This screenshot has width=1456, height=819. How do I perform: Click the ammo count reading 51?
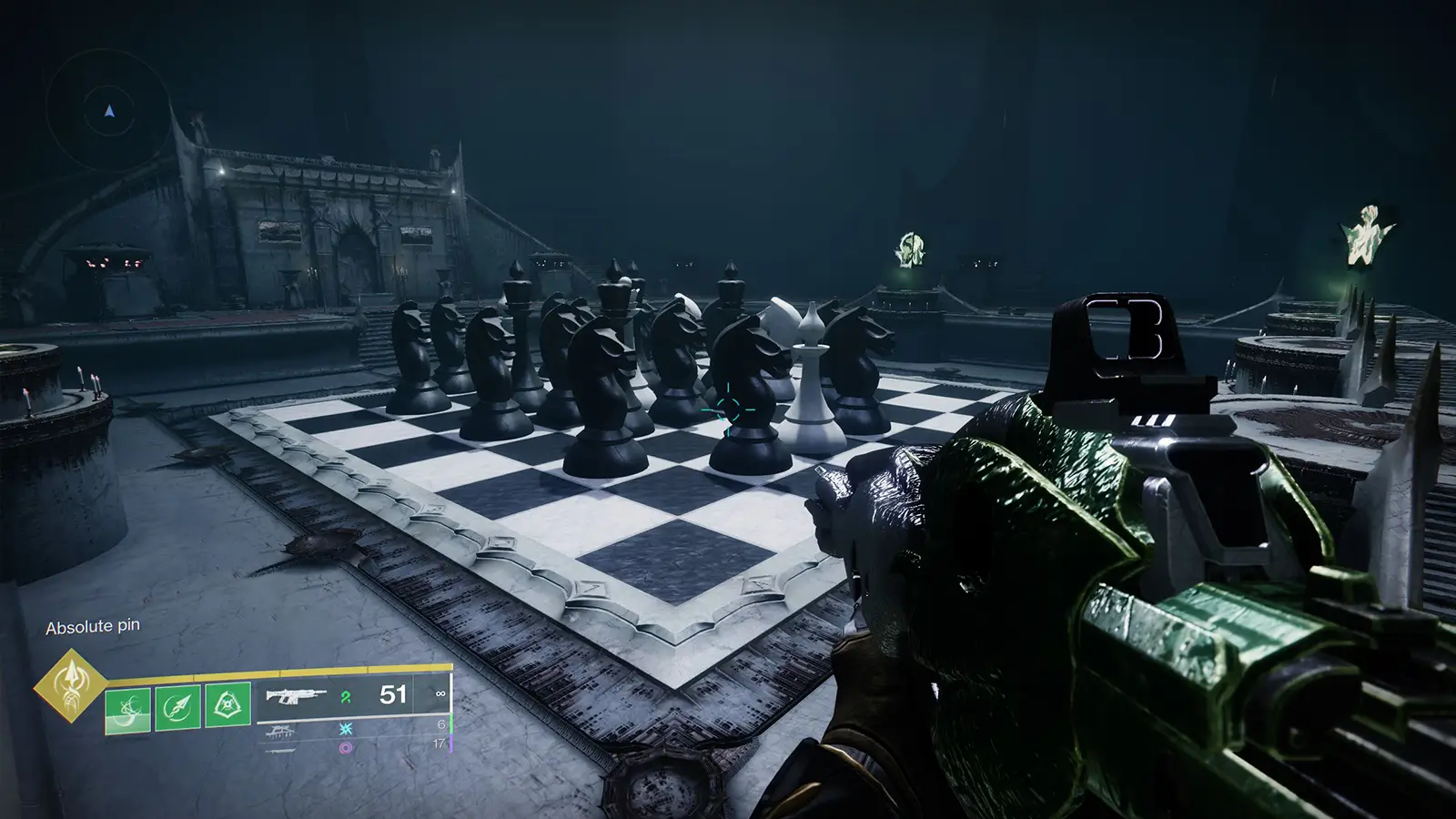(391, 694)
